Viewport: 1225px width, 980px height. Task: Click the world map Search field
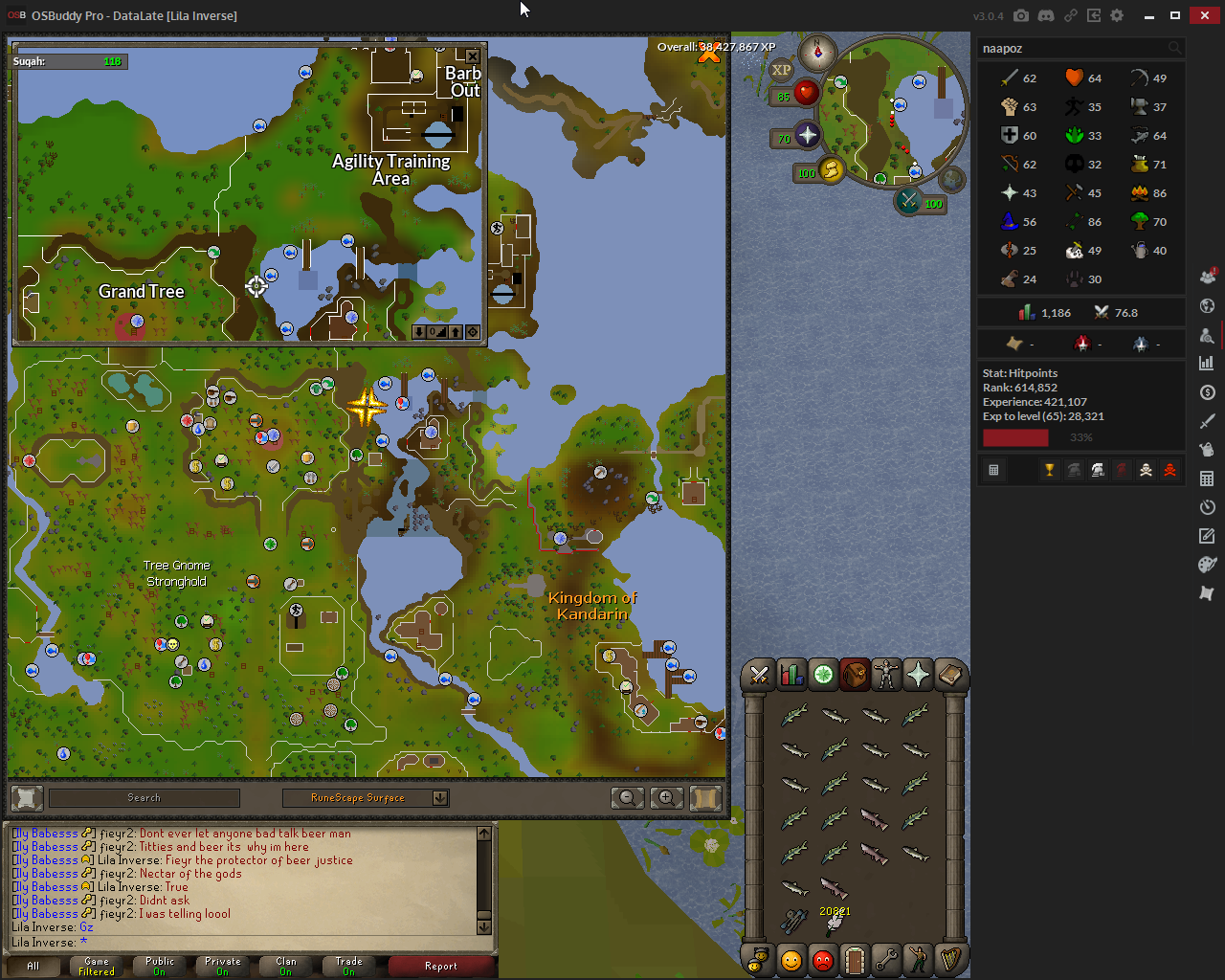coord(145,797)
